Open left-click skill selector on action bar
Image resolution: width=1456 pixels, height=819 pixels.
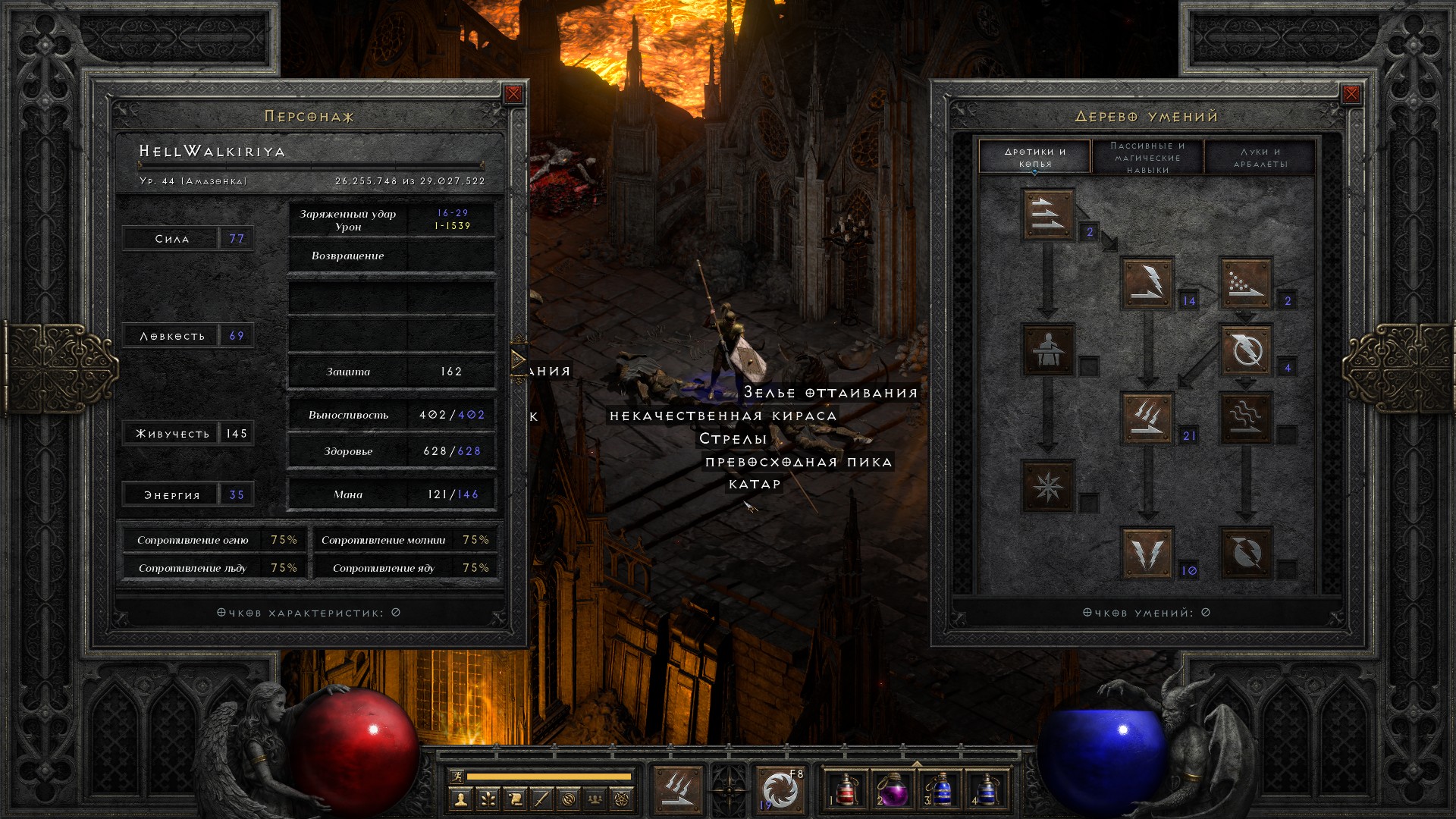pyautogui.click(x=677, y=790)
